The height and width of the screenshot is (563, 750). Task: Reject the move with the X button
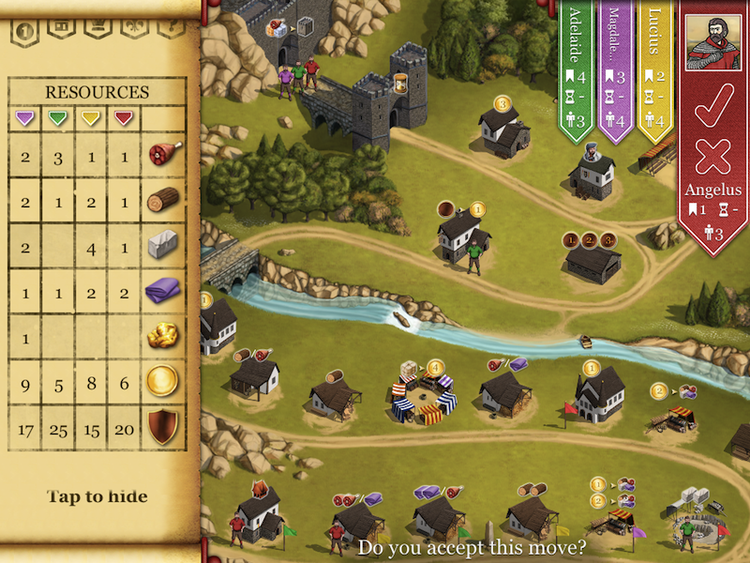(x=714, y=157)
